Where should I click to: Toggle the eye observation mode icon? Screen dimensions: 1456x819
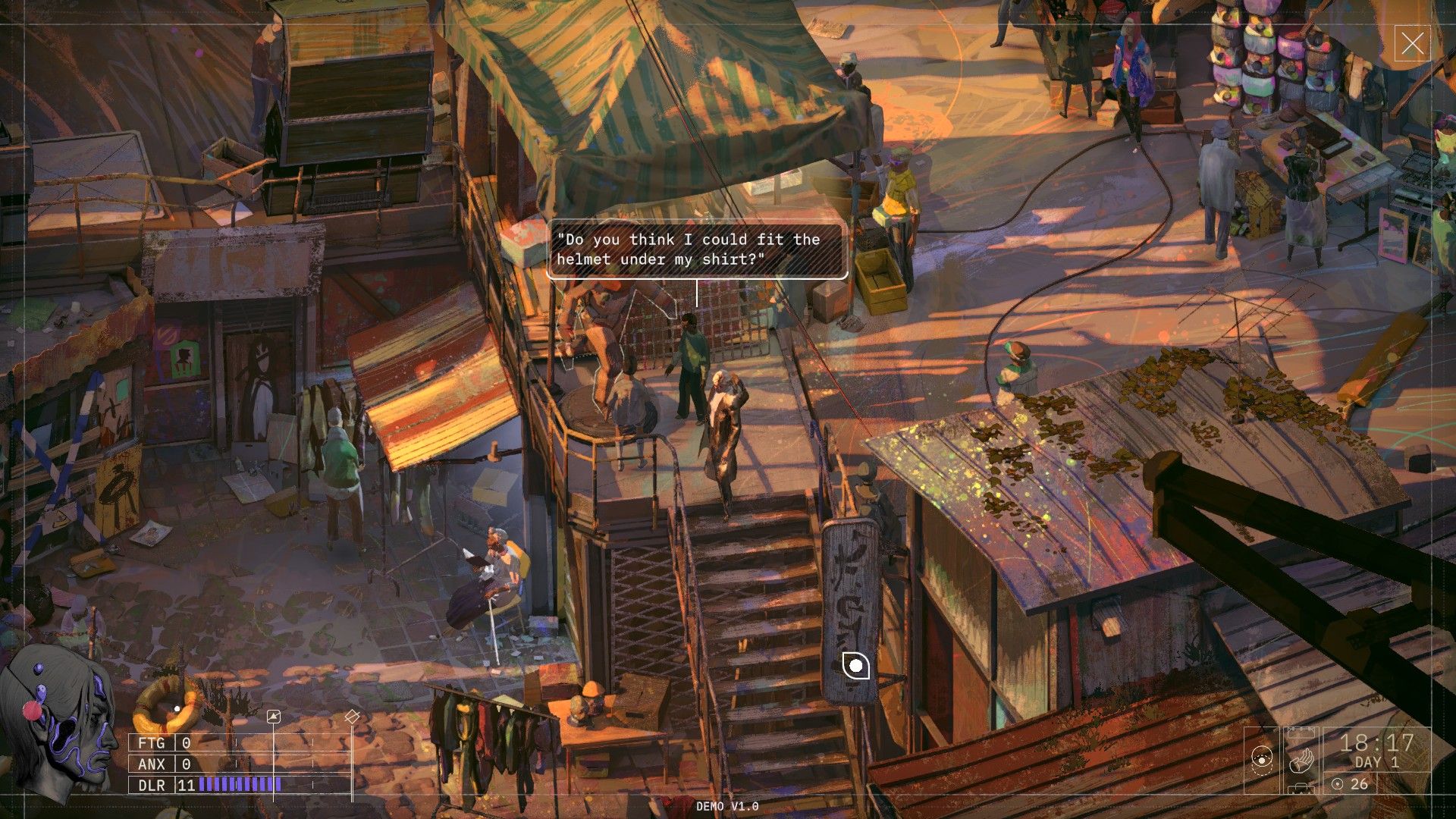(x=1262, y=759)
